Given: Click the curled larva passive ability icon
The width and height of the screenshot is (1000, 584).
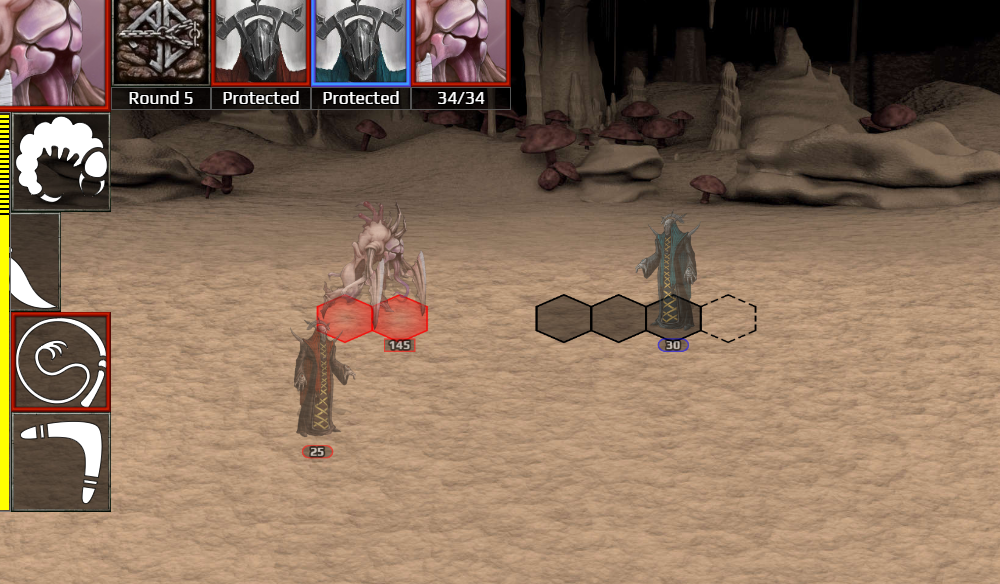Looking at the screenshot, I should 60,162.
